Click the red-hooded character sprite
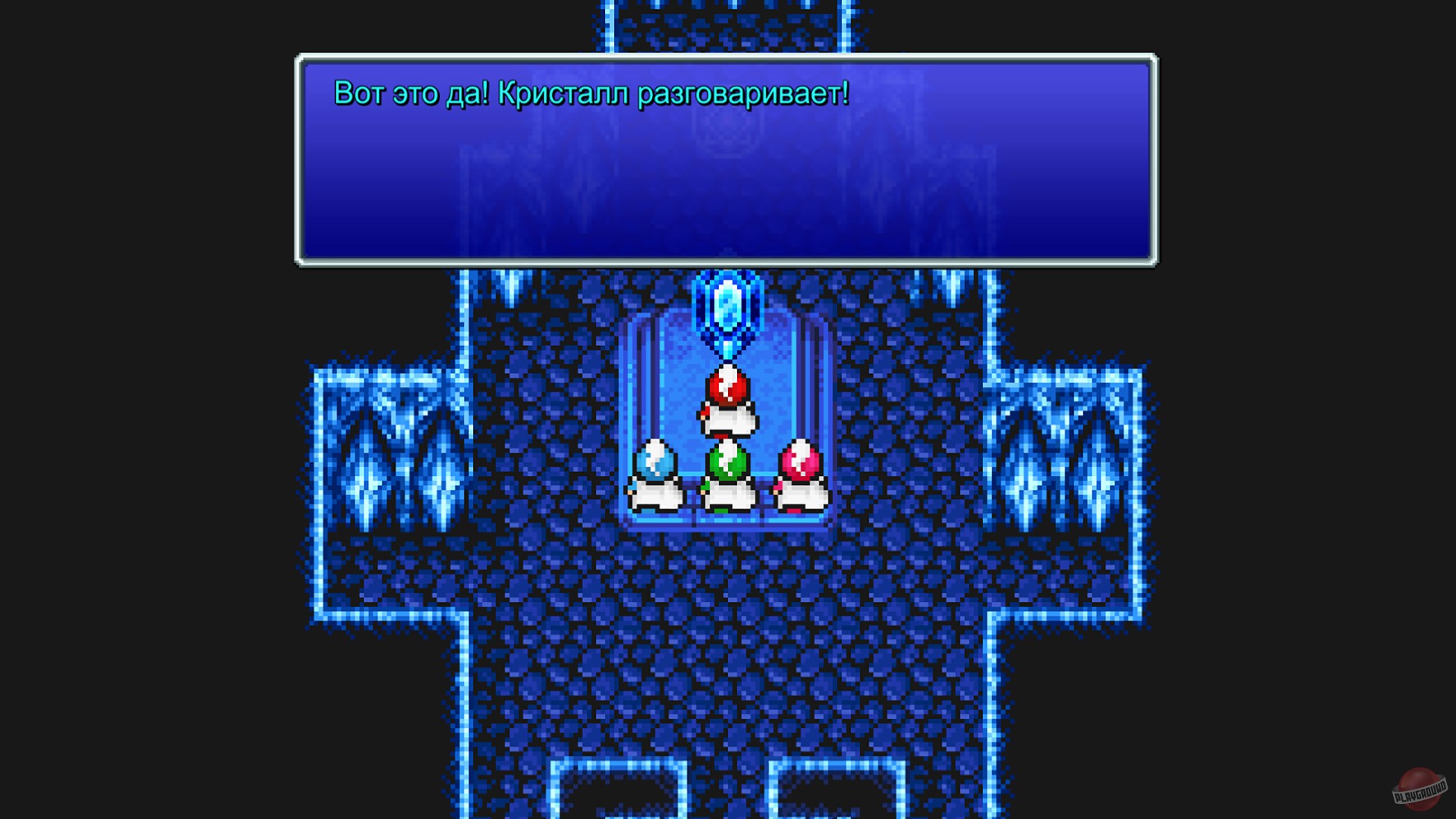Screen dimensions: 1456x819 [728, 398]
